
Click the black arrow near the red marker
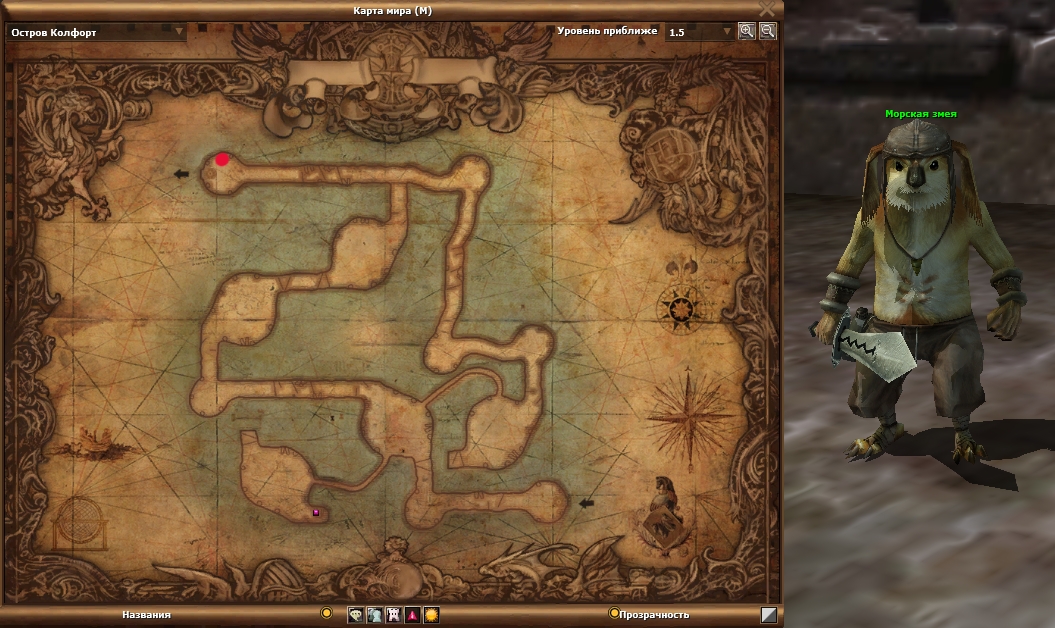pos(181,174)
